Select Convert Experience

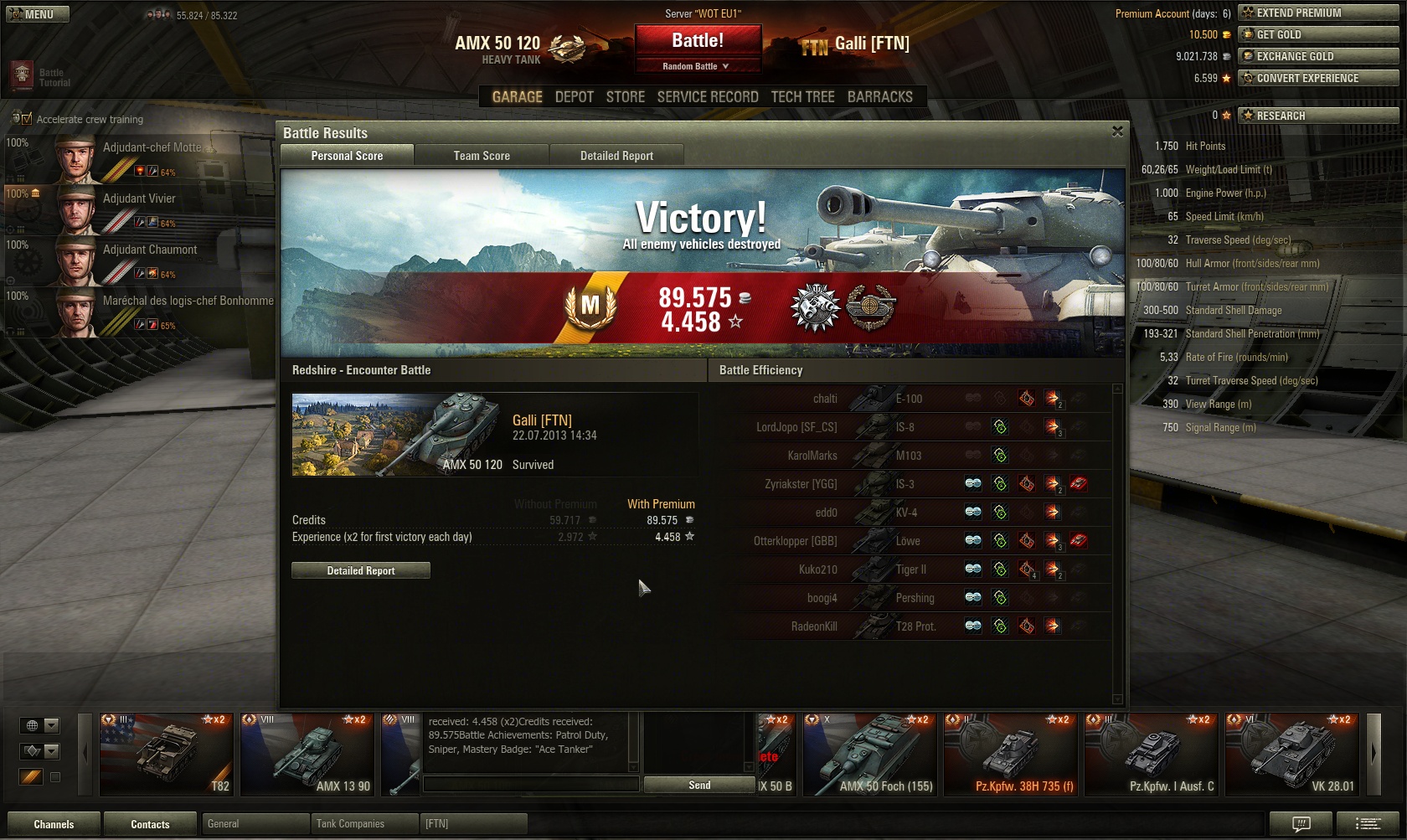pos(1318,78)
